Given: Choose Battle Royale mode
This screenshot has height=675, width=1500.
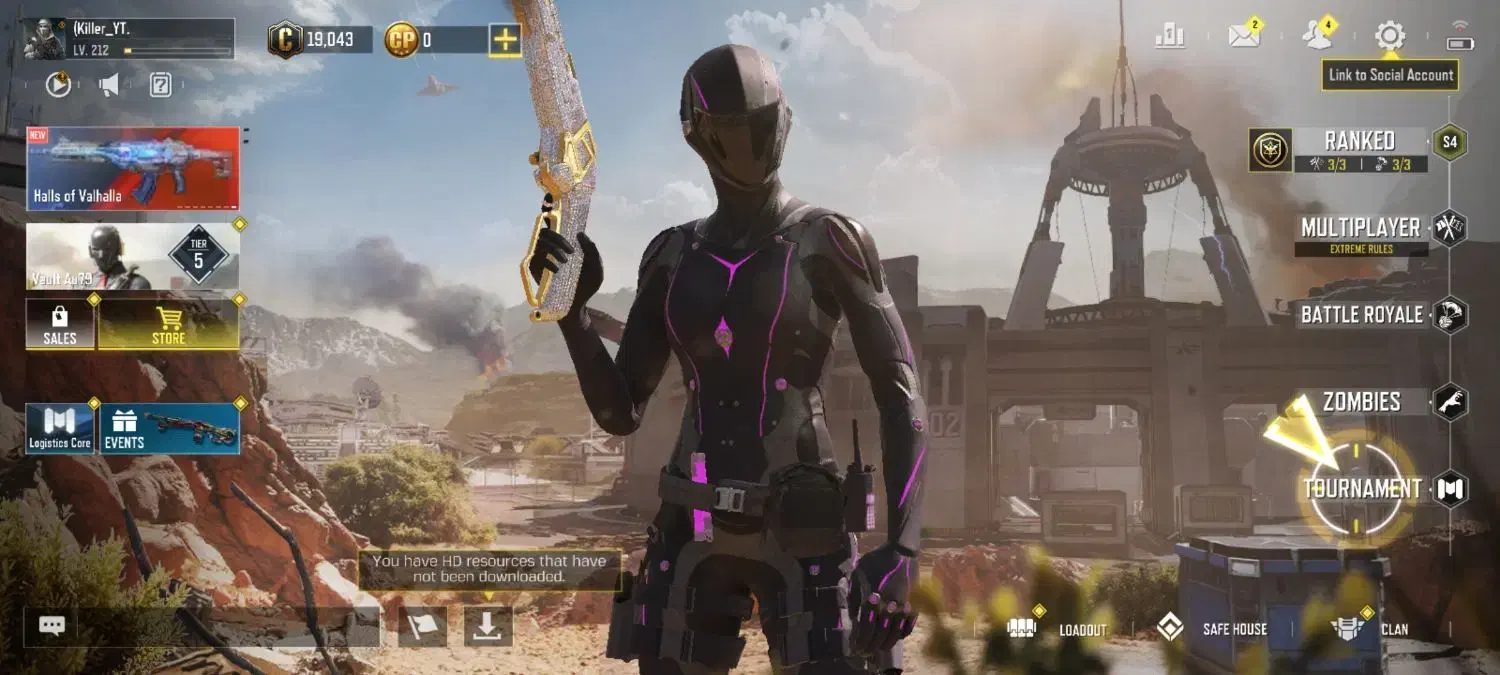Looking at the screenshot, I should pos(1361,315).
